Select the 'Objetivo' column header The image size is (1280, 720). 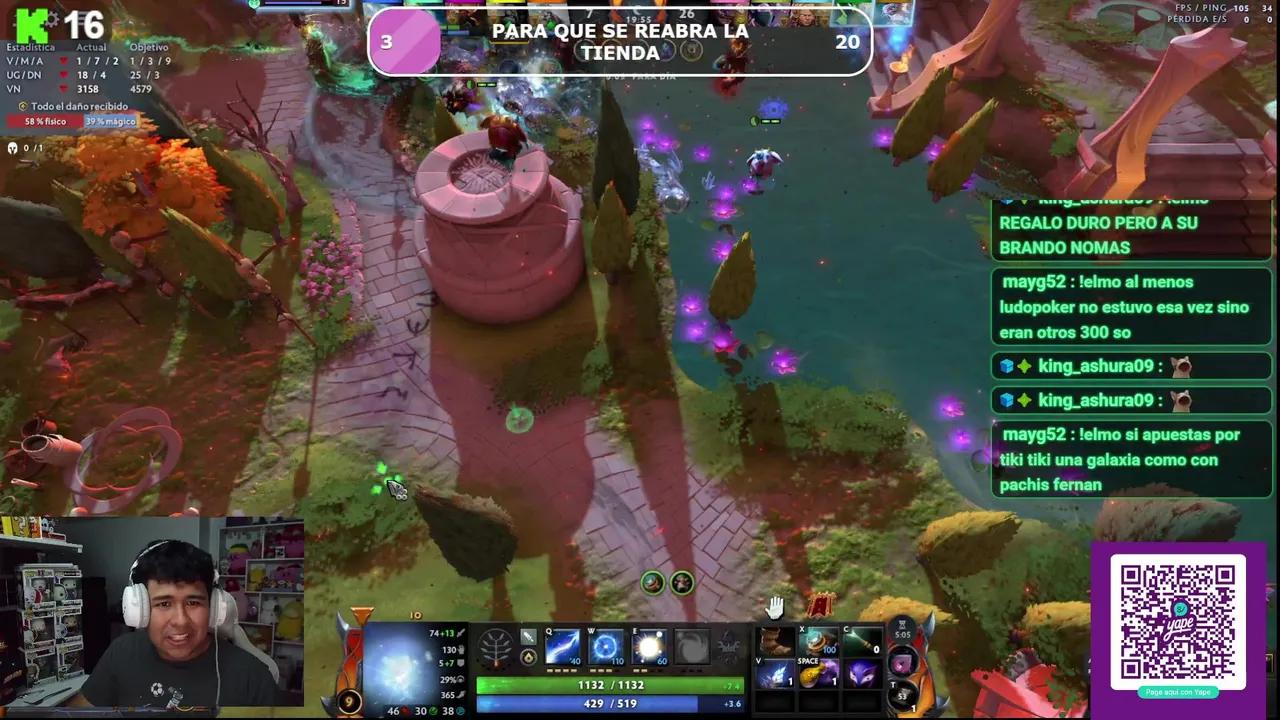(150, 47)
